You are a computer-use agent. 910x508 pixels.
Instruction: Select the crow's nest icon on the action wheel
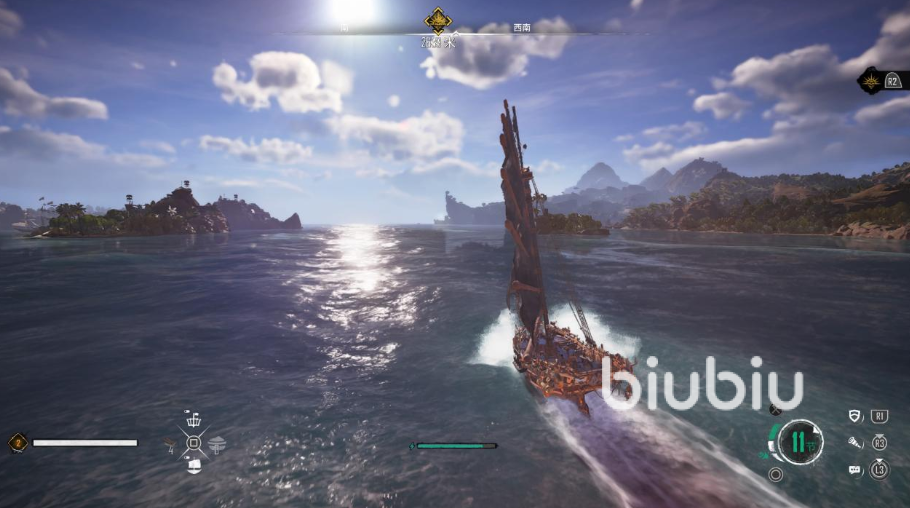[194, 418]
